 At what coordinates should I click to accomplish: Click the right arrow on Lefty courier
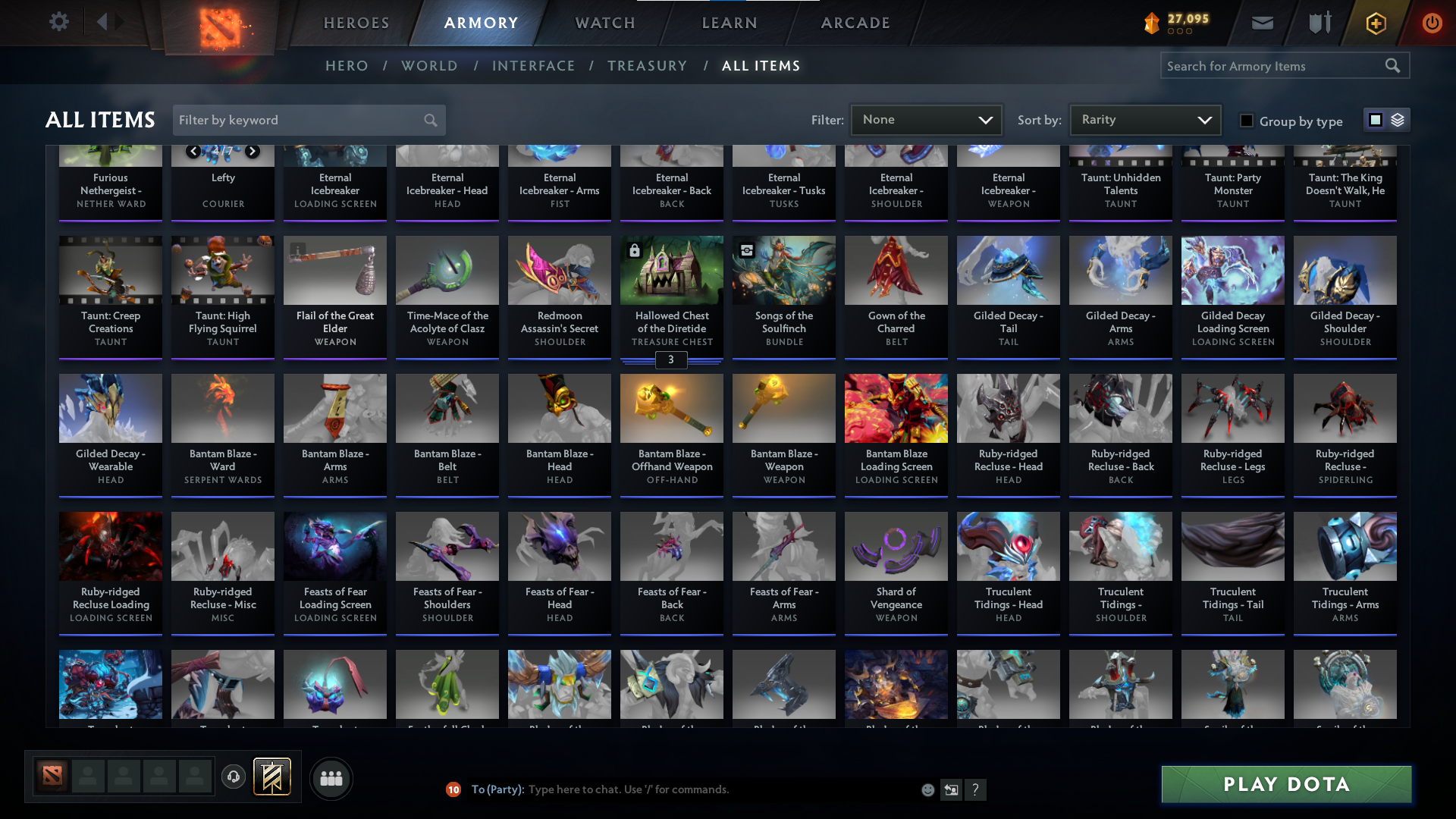pos(253,151)
